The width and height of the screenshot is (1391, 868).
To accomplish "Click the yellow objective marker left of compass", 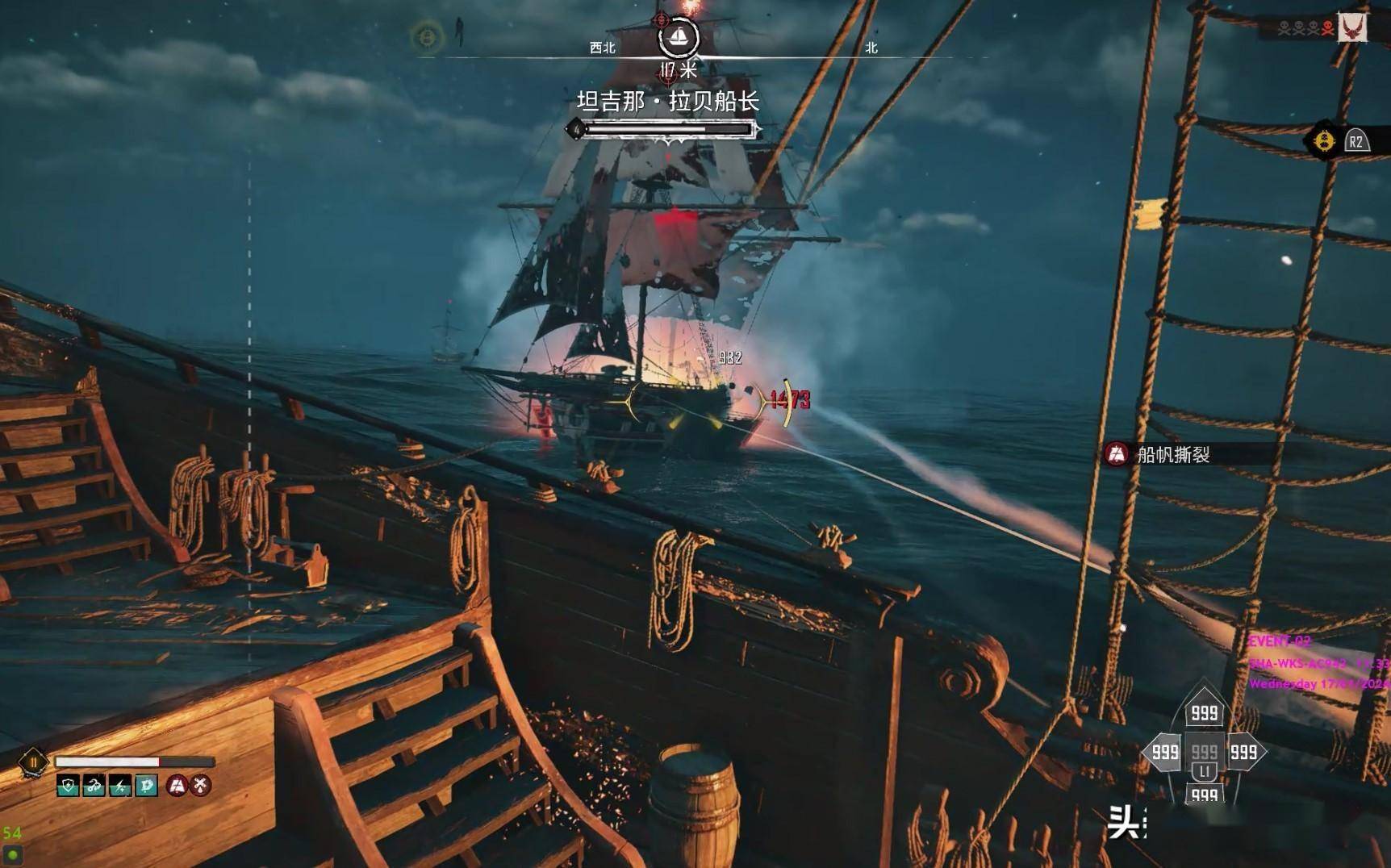I will click(427, 37).
